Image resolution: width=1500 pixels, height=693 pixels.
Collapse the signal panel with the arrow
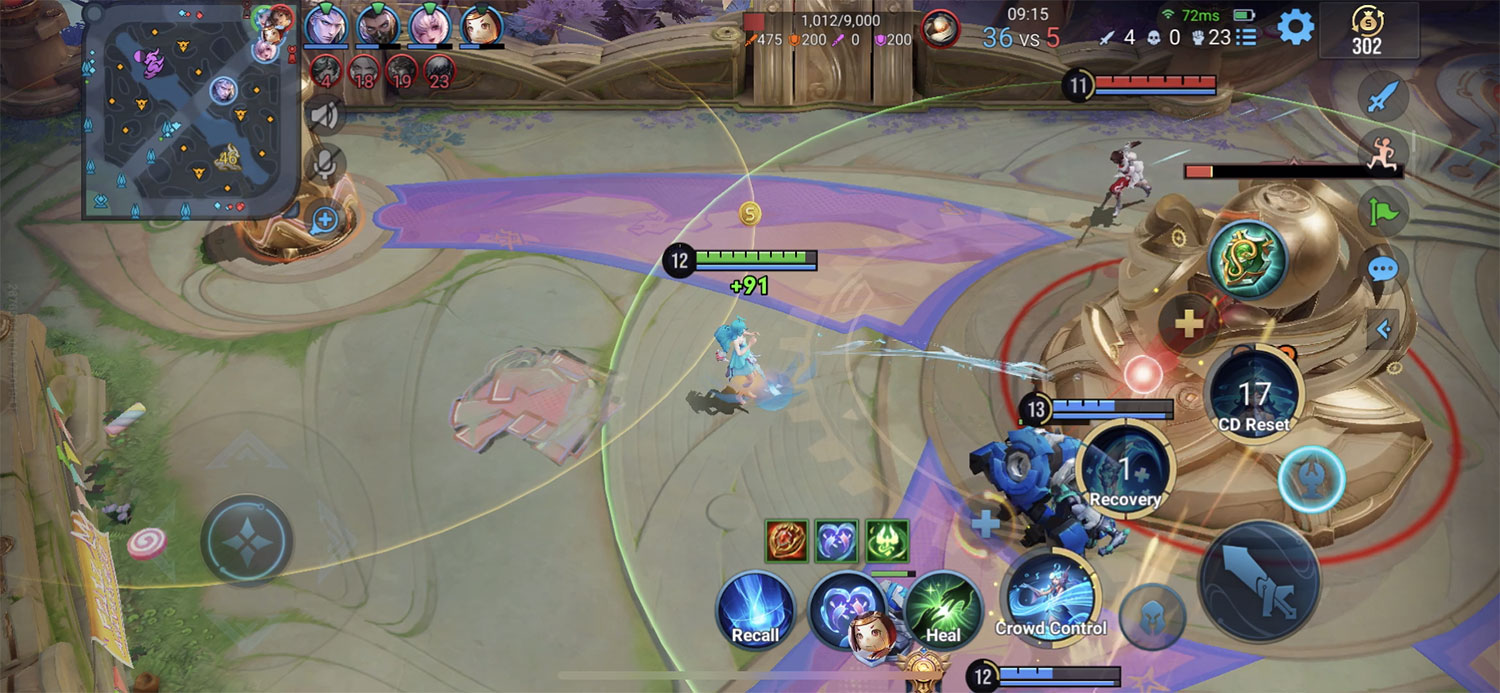click(x=1385, y=329)
